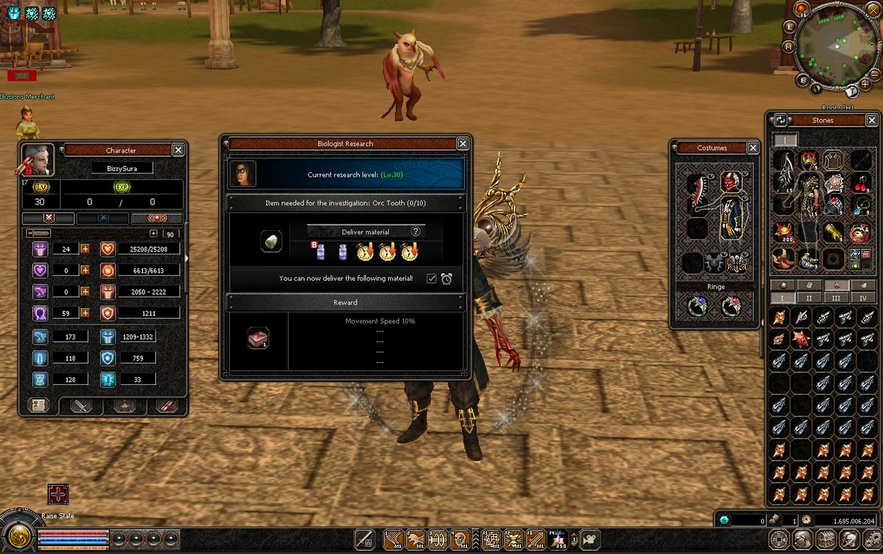Switch to inventory page II
Image resolution: width=883 pixels, height=554 pixels.
tap(810, 298)
